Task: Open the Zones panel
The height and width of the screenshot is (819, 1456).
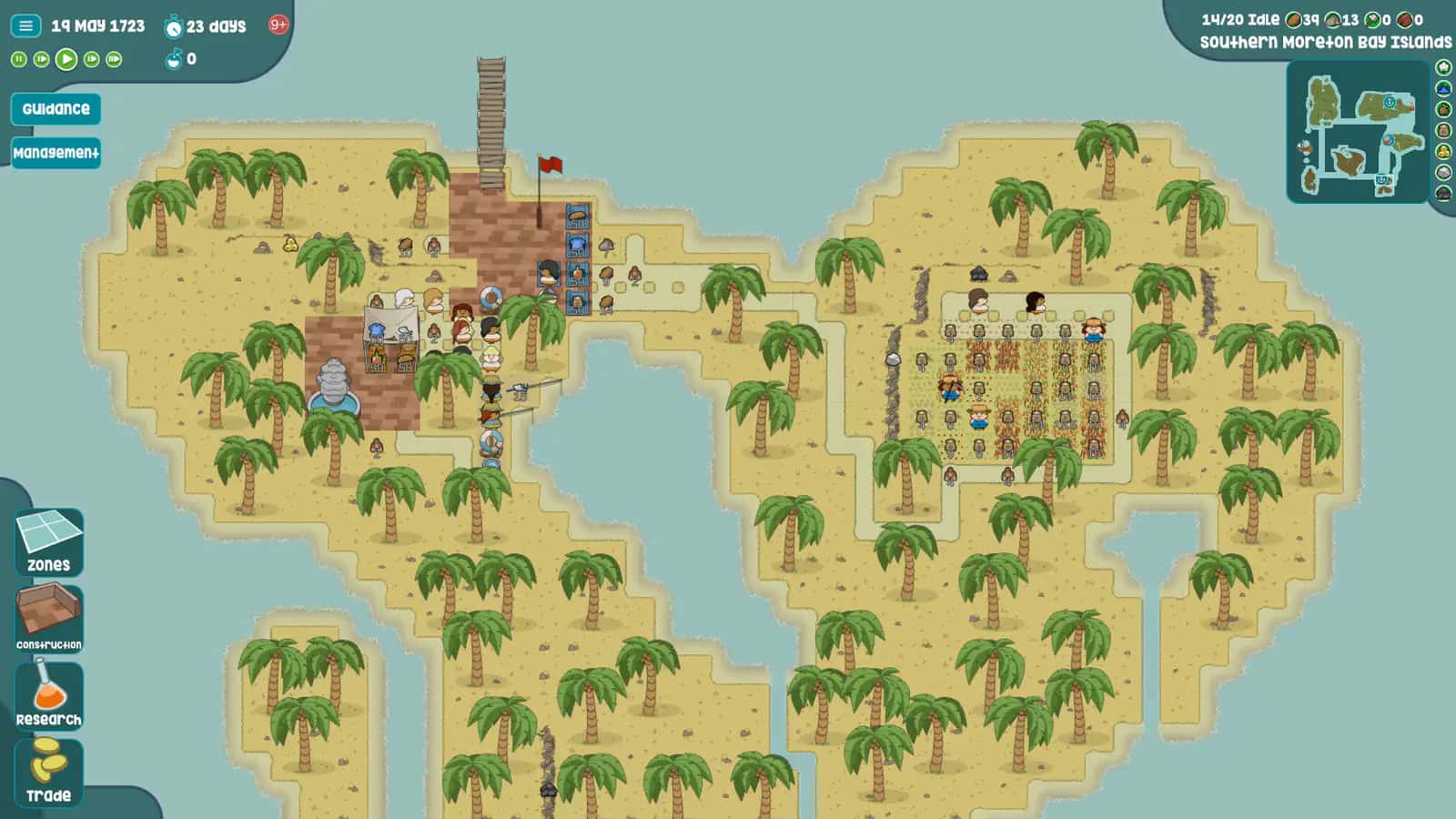Action: pos(47,541)
